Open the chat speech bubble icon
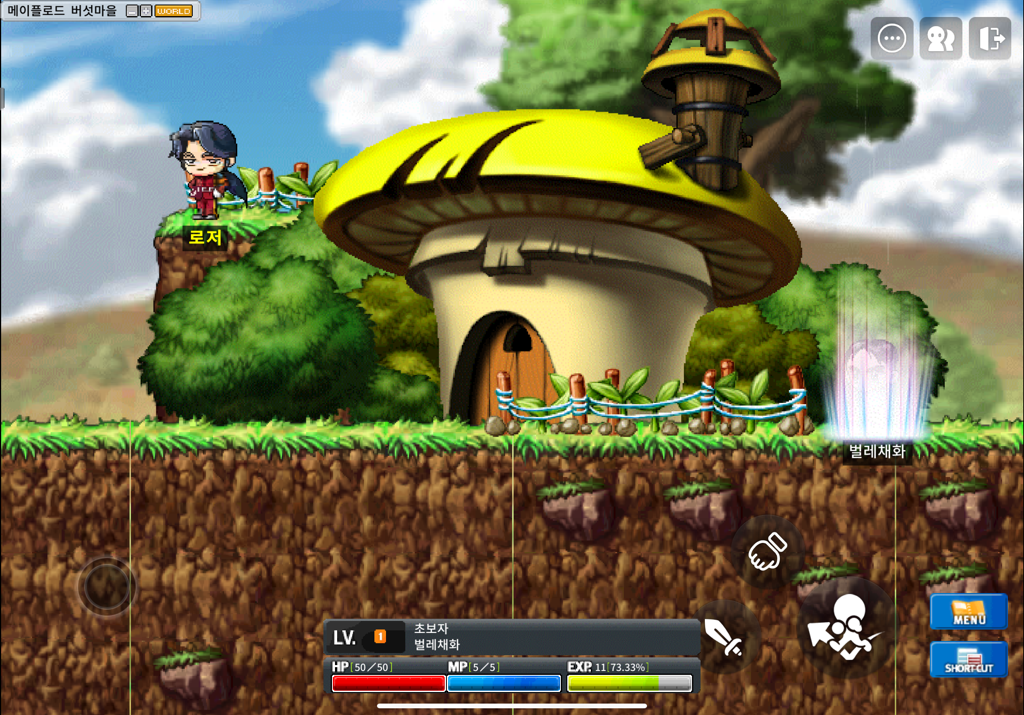This screenshot has height=715, width=1024. (891, 39)
